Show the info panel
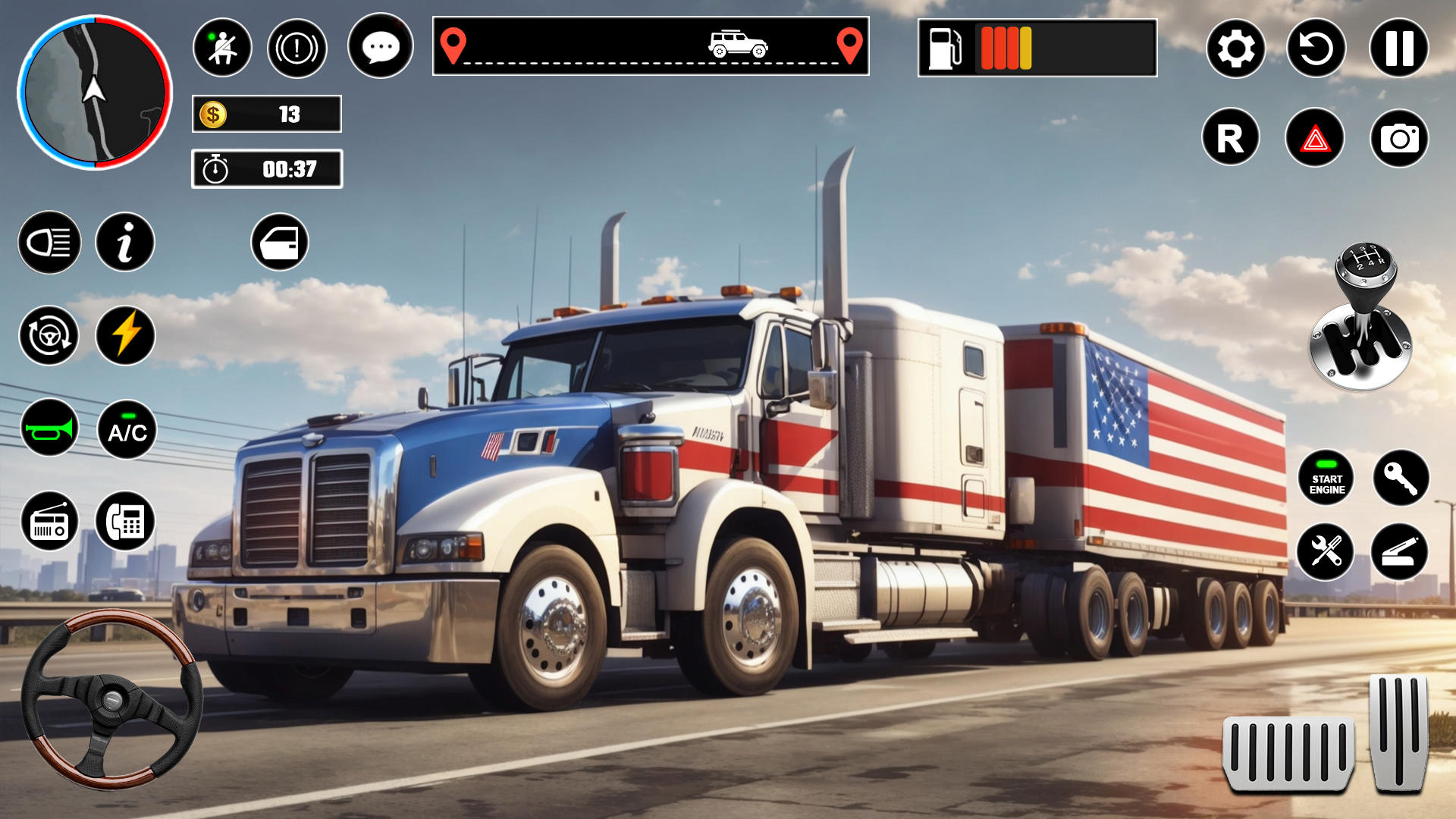This screenshot has width=1456, height=819. click(125, 243)
